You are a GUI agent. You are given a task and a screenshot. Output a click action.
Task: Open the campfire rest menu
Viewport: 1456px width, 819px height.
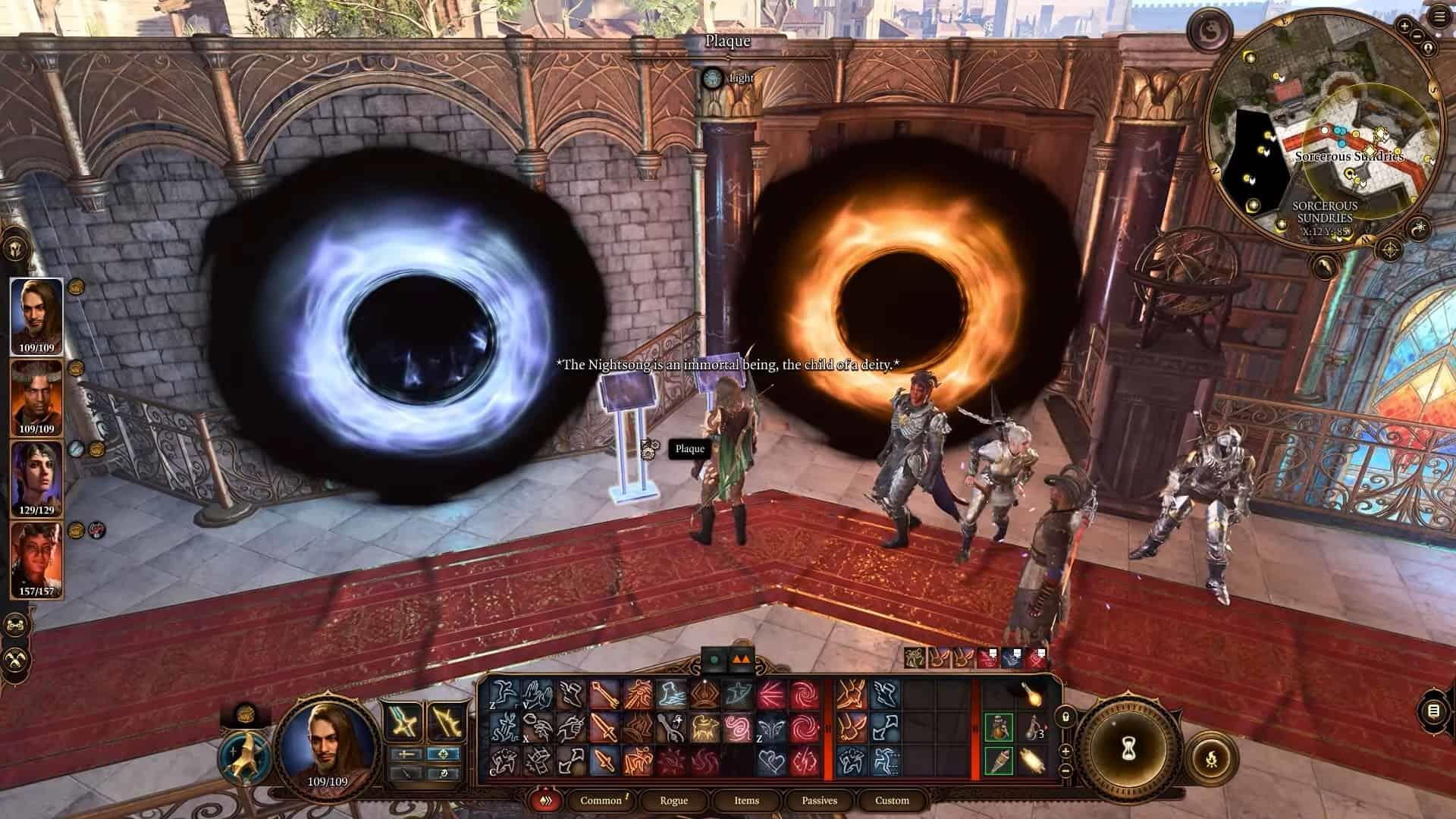pyautogui.click(x=1210, y=757)
